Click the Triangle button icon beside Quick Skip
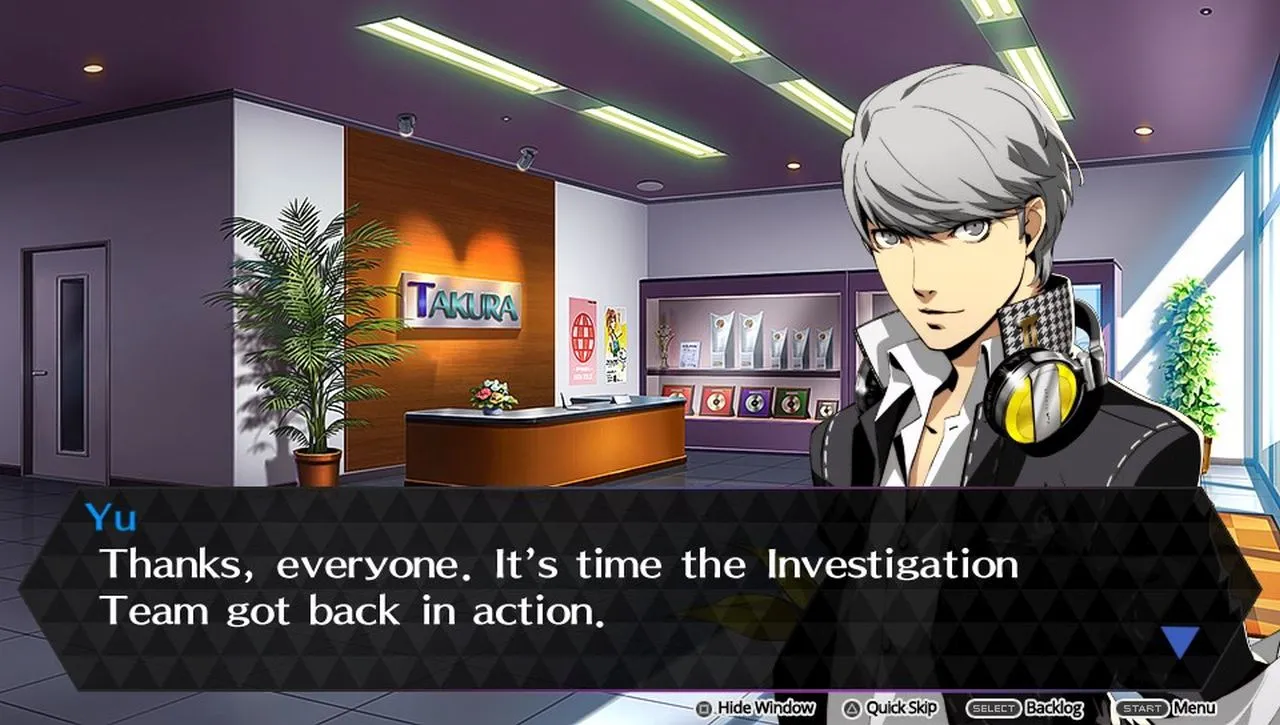This screenshot has height=725, width=1280. pyautogui.click(x=851, y=707)
